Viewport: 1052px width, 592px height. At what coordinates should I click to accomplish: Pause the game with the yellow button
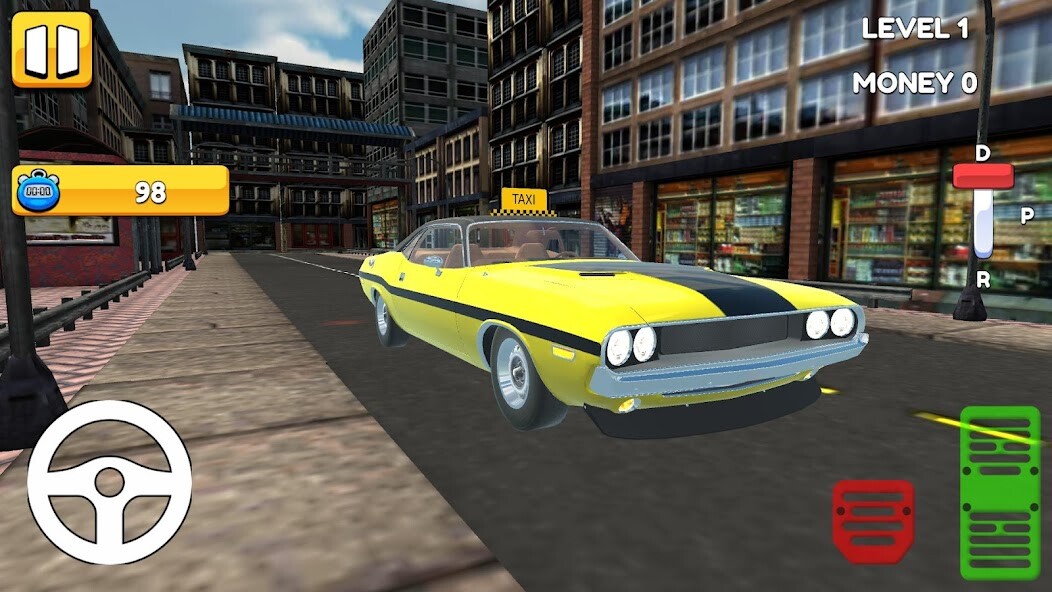point(52,49)
